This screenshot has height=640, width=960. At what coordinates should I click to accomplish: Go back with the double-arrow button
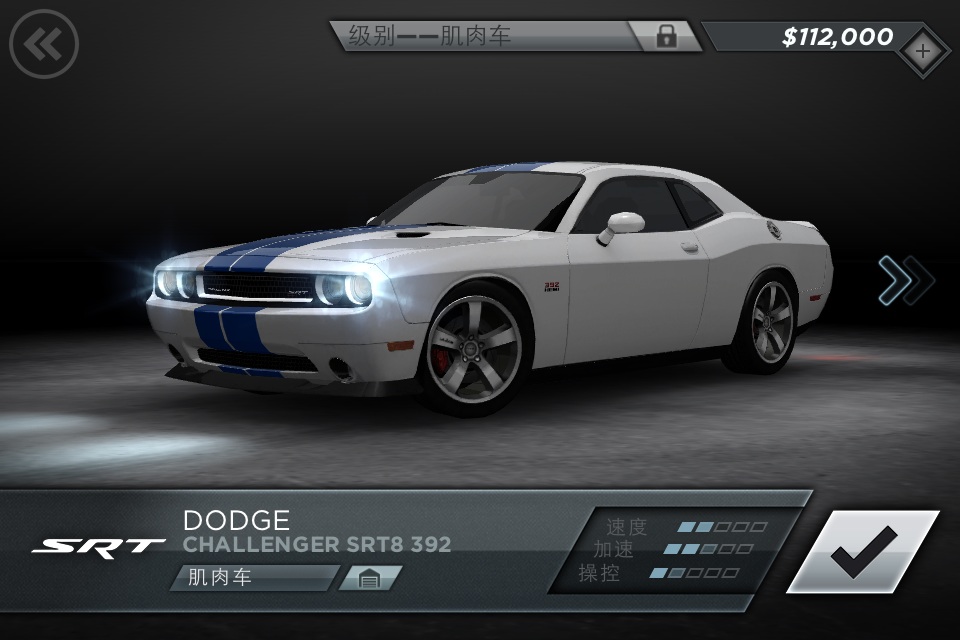coord(44,44)
